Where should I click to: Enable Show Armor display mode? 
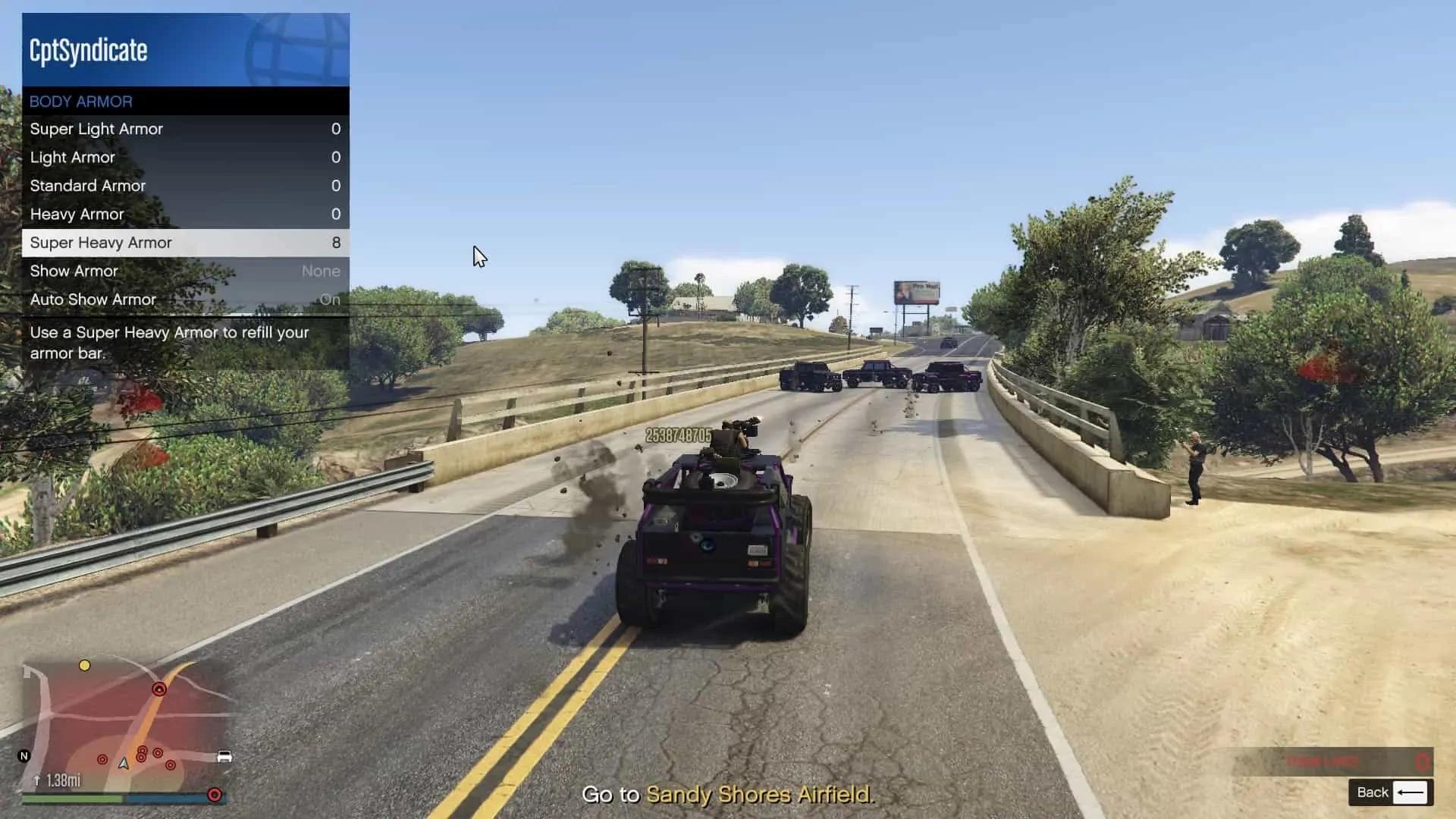pos(184,271)
